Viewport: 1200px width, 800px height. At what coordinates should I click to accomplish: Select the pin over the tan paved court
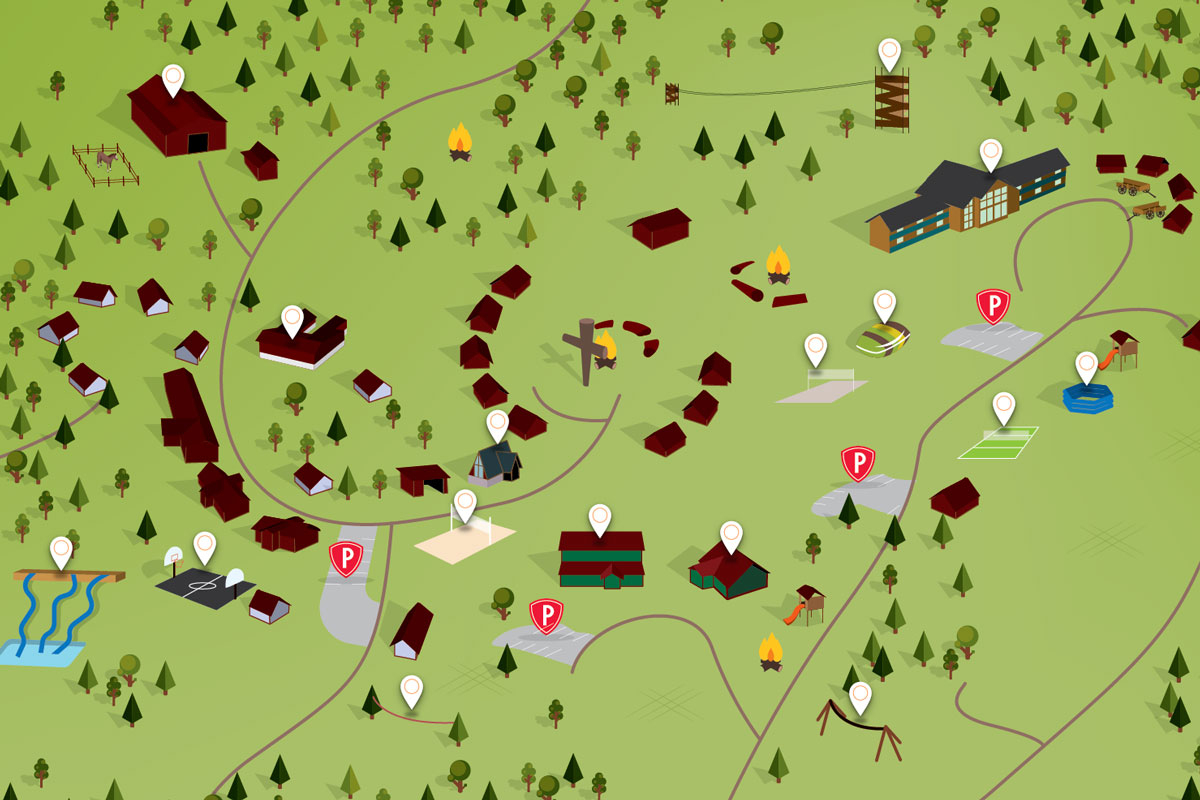(816, 348)
